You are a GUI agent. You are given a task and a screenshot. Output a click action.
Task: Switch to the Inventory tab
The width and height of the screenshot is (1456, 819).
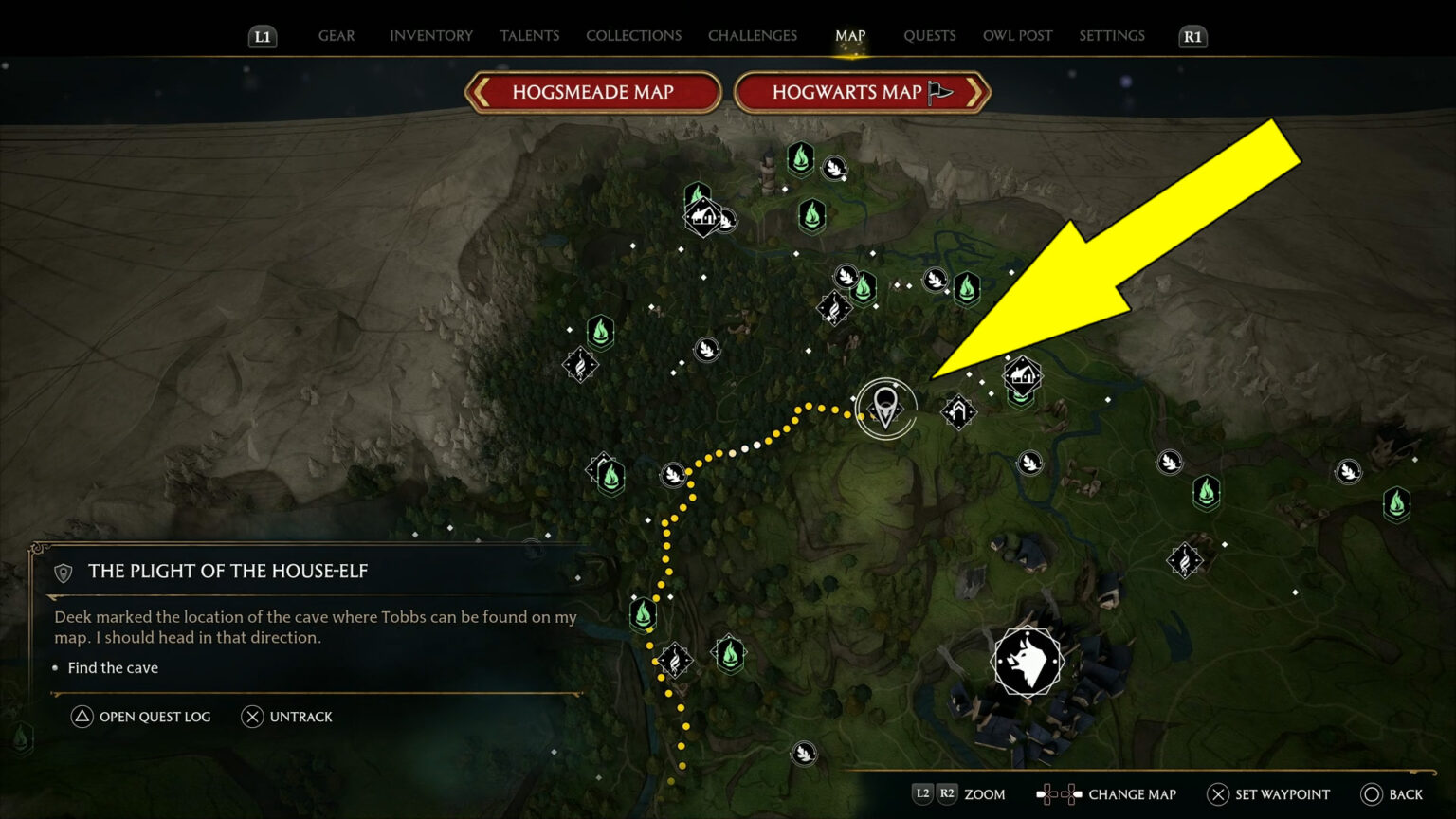click(x=430, y=36)
